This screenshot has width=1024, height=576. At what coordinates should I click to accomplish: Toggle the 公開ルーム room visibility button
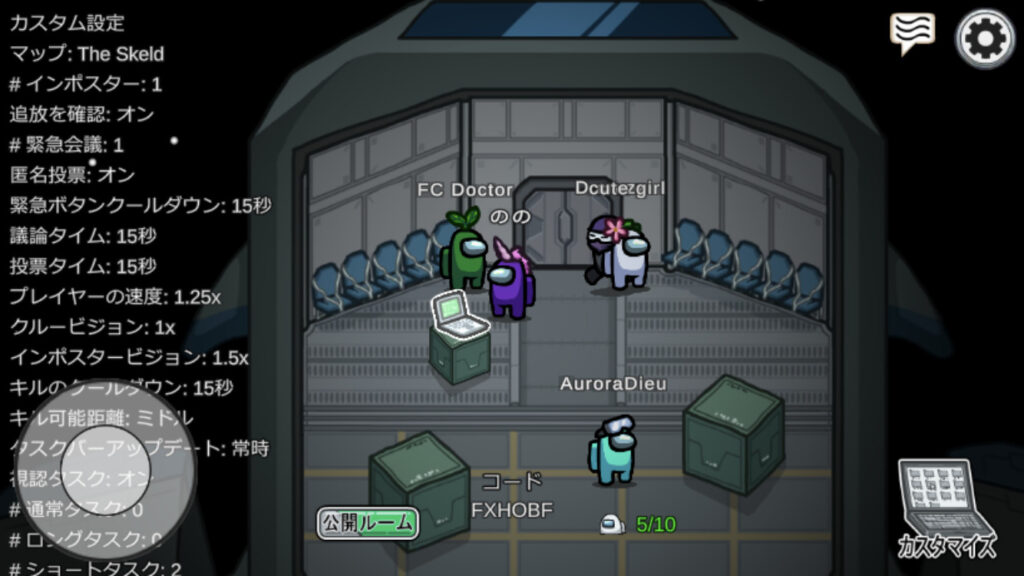coord(367,522)
